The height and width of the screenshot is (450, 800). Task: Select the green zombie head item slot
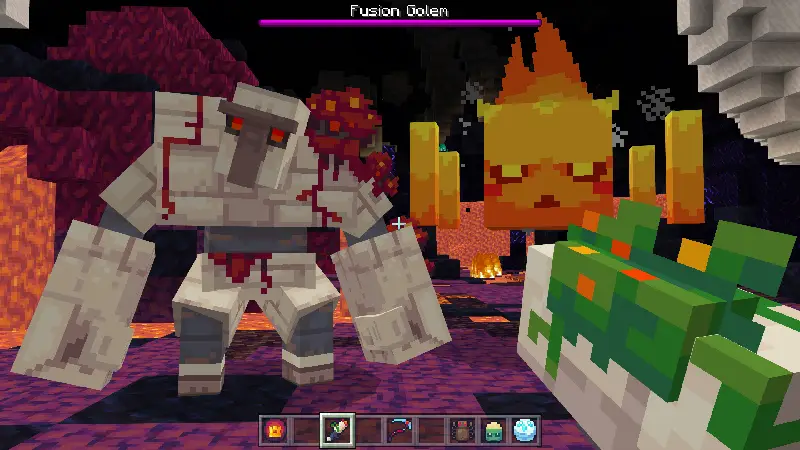495,430
